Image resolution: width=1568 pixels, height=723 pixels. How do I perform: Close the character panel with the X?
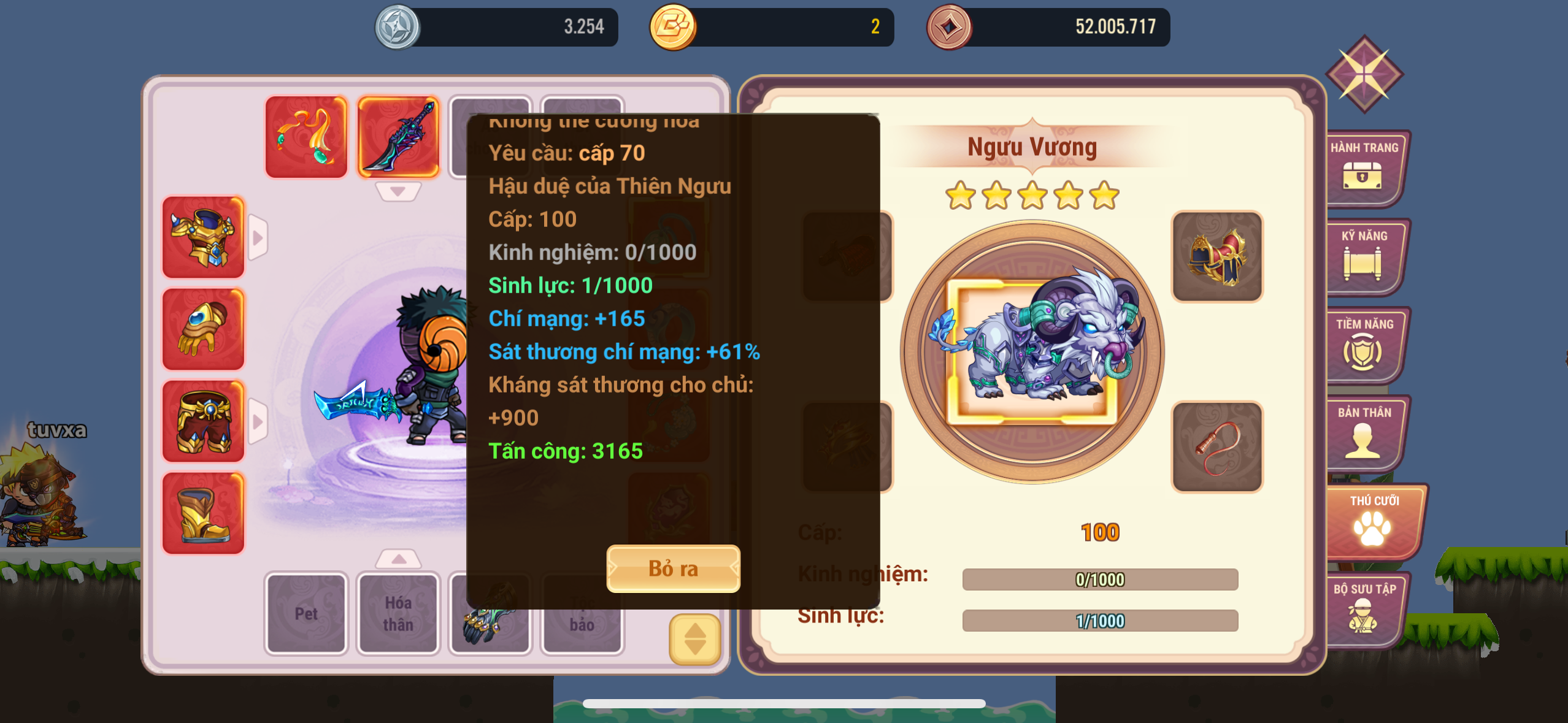(x=1364, y=74)
